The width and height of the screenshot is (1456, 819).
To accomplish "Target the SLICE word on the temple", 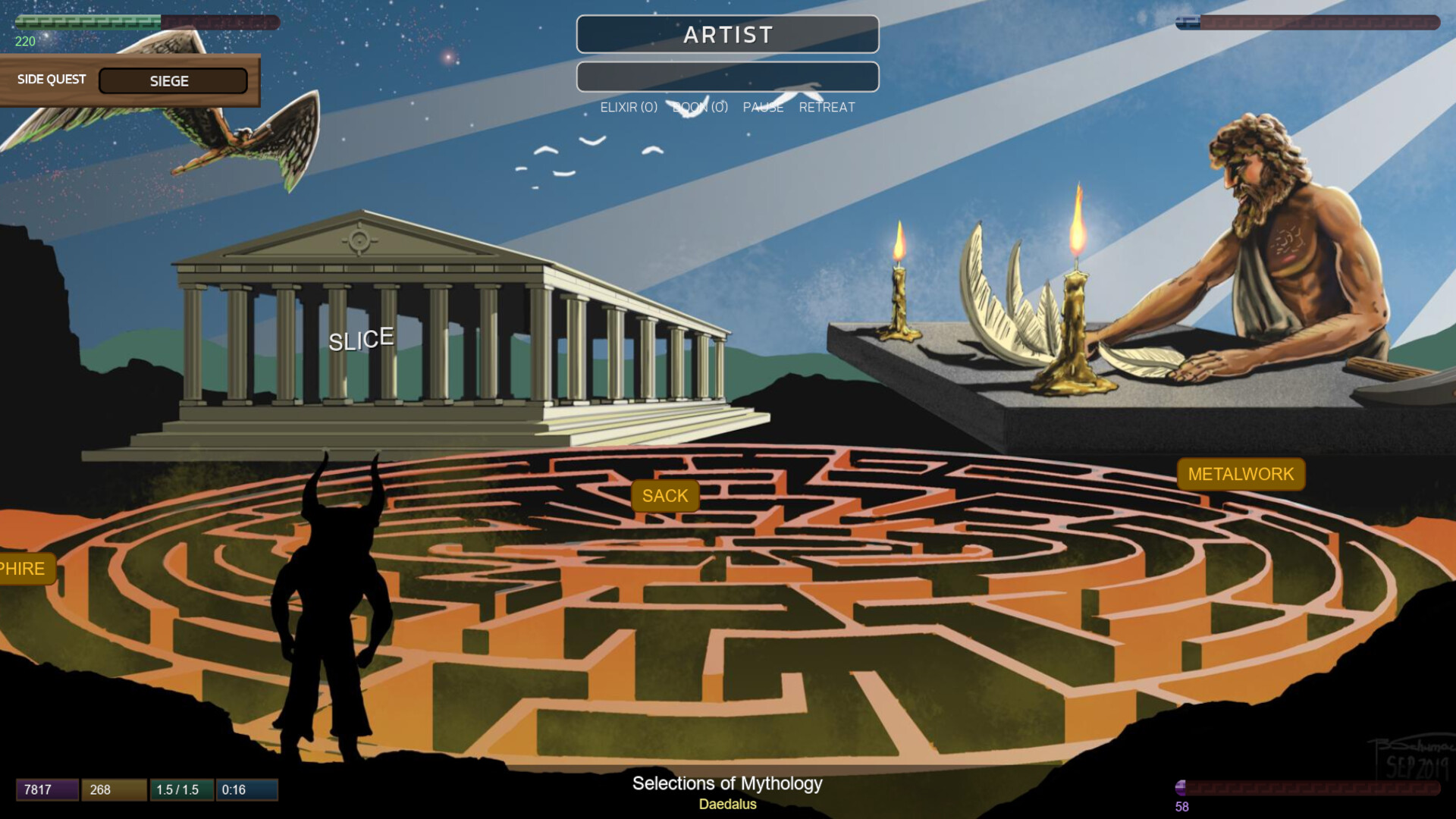I will click(361, 339).
